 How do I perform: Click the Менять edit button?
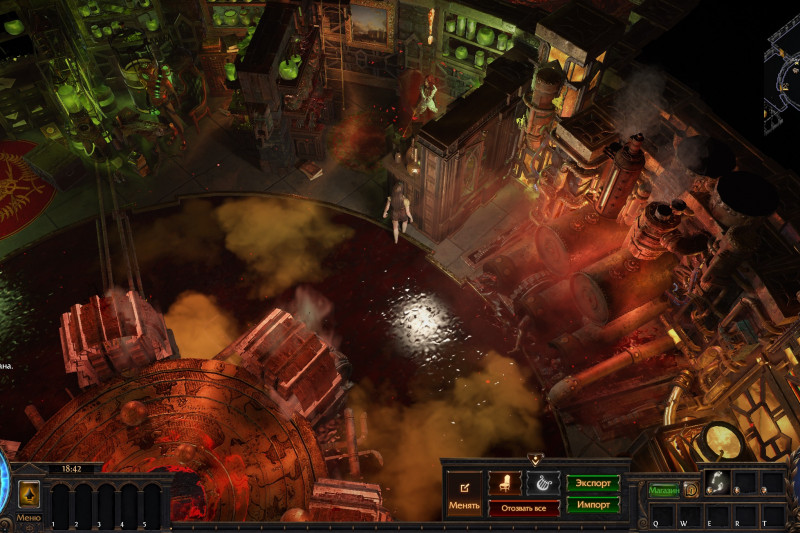[x=464, y=494]
